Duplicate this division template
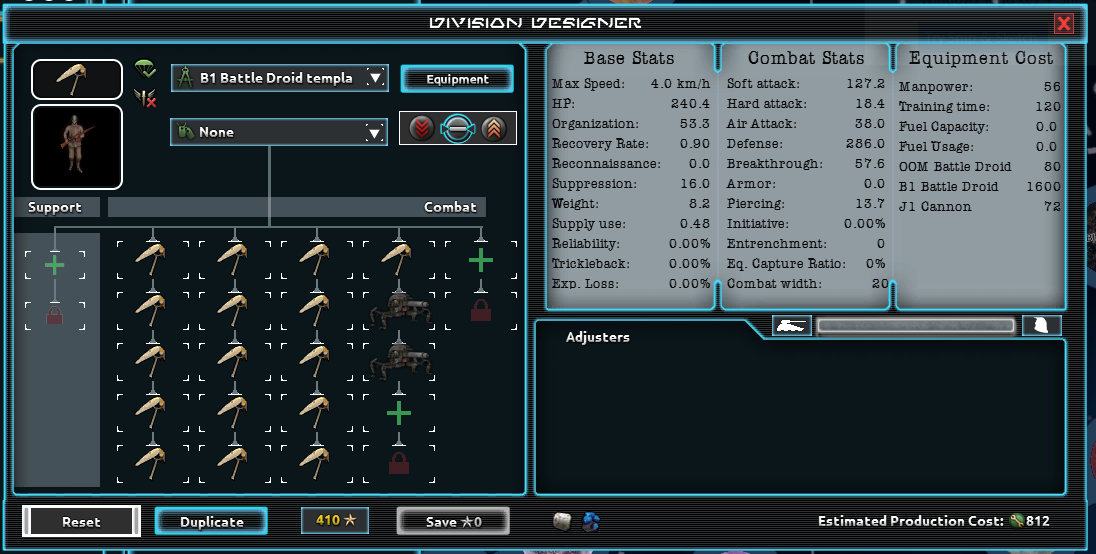The height and width of the screenshot is (554, 1096). coord(211,521)
